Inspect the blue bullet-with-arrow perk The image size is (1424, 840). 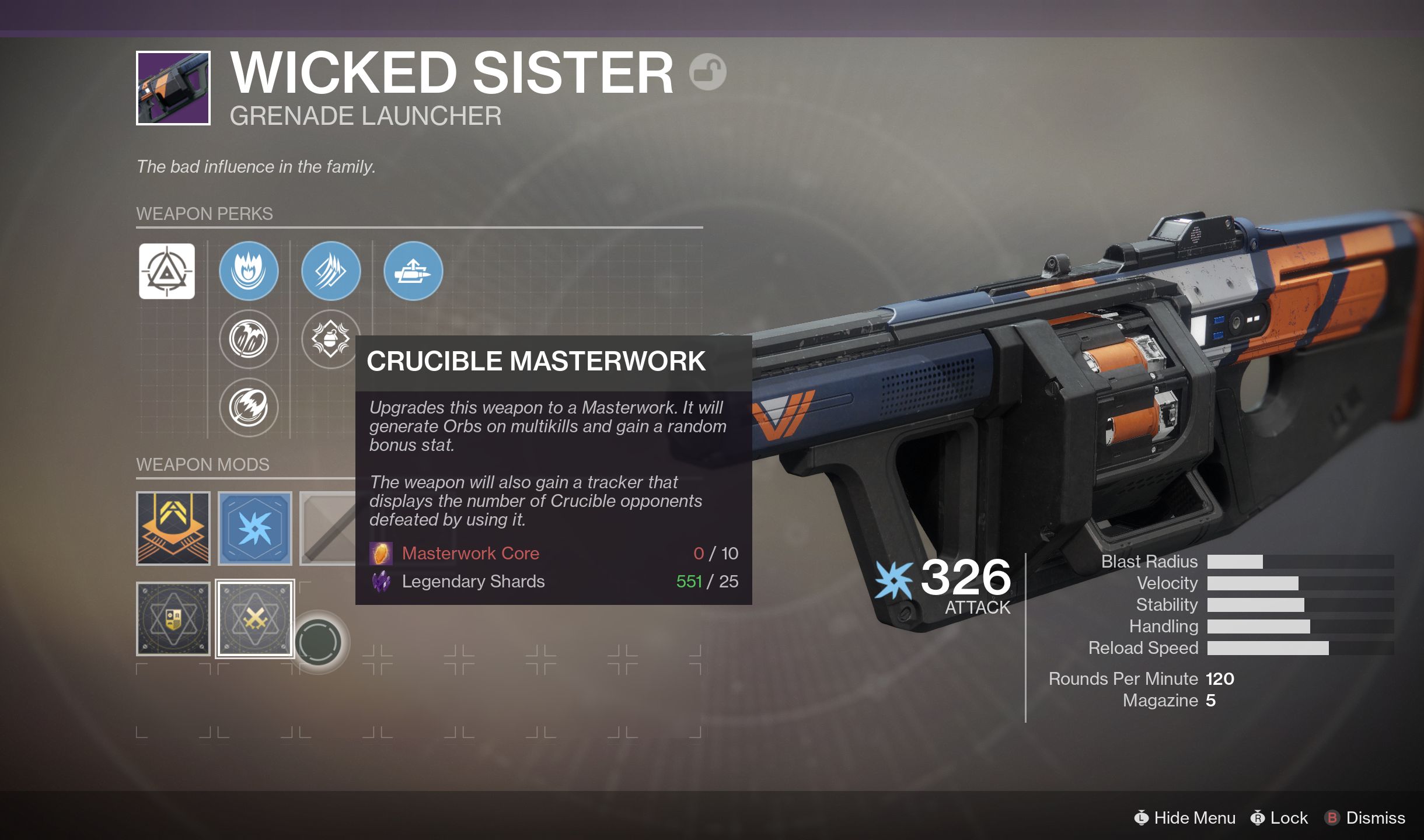tap(413, 271)
